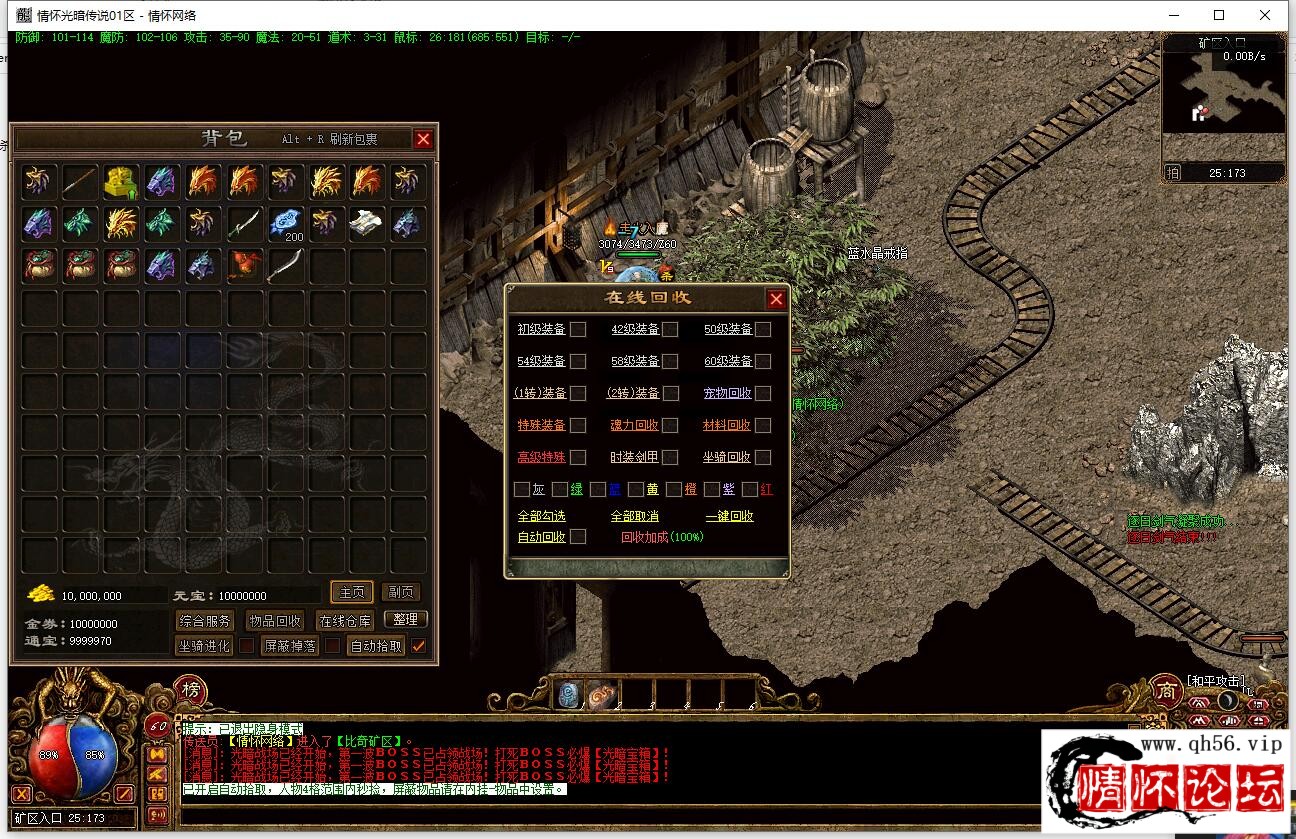Screen dimensions: 1296x839
Task: Close the online recycling panel
Action: pyautogui.click(x=776, y=299)
